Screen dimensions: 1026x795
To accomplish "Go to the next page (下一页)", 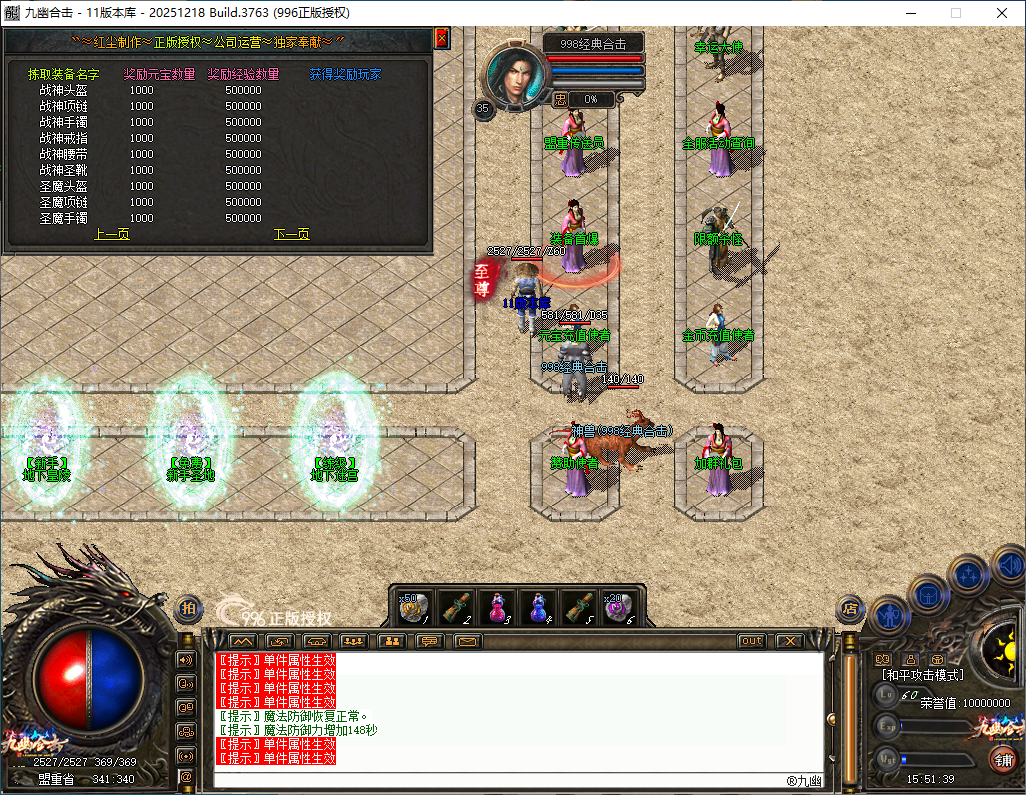I will click(291, 234).
